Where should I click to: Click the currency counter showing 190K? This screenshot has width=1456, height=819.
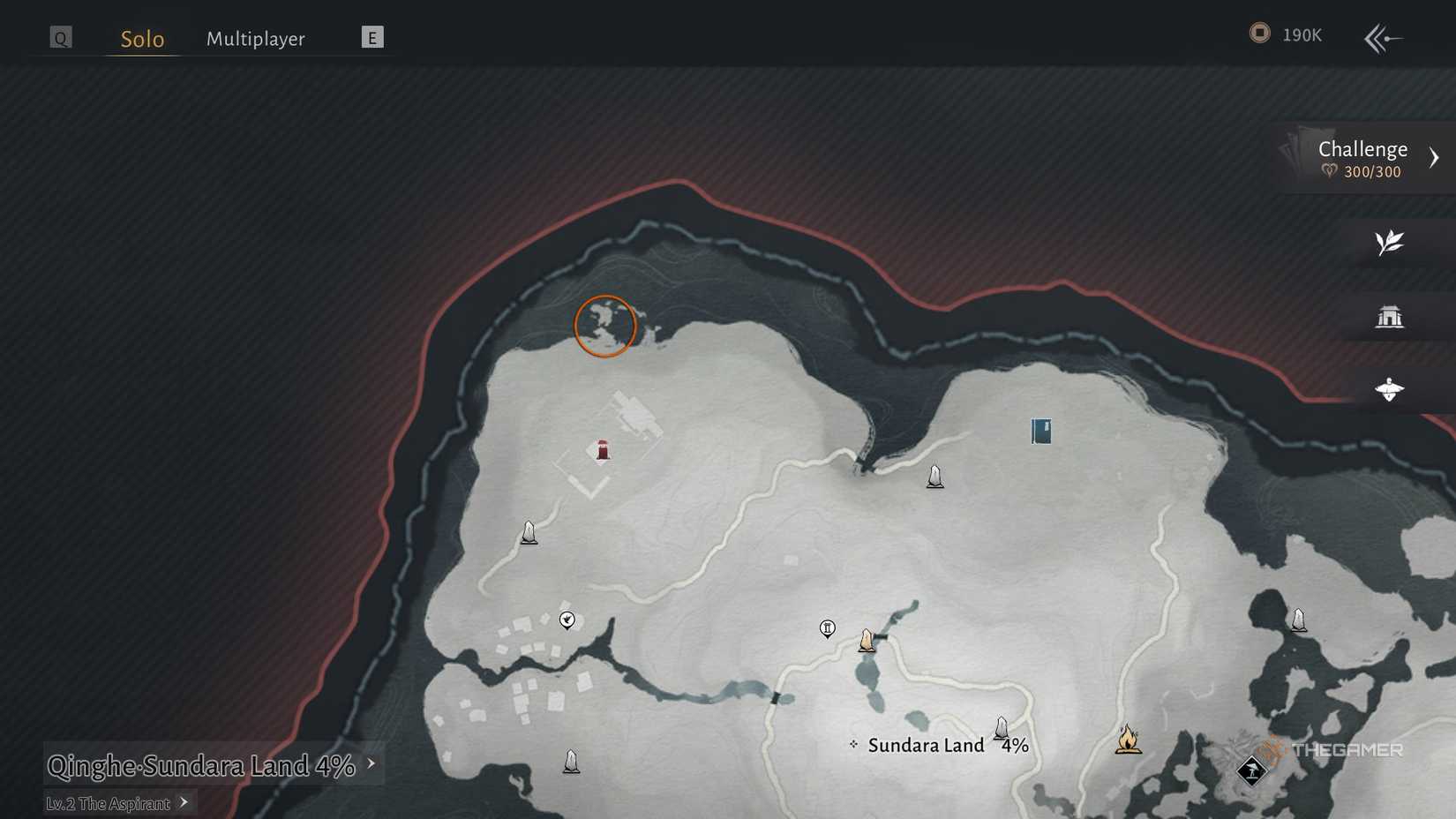click(1286, 35)
